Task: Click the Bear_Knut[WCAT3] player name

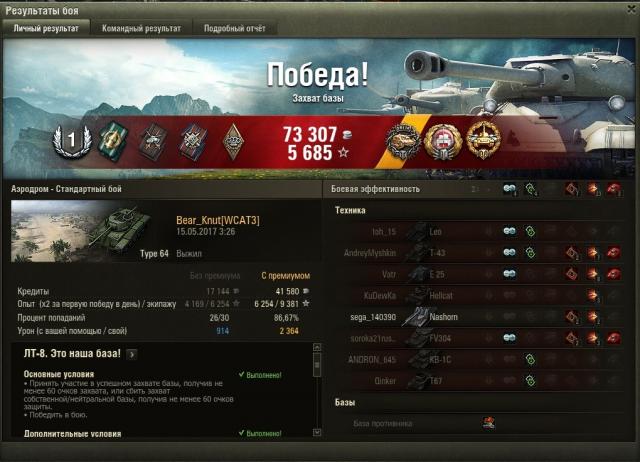Action: pyautogui.click(x=217, y=220)
